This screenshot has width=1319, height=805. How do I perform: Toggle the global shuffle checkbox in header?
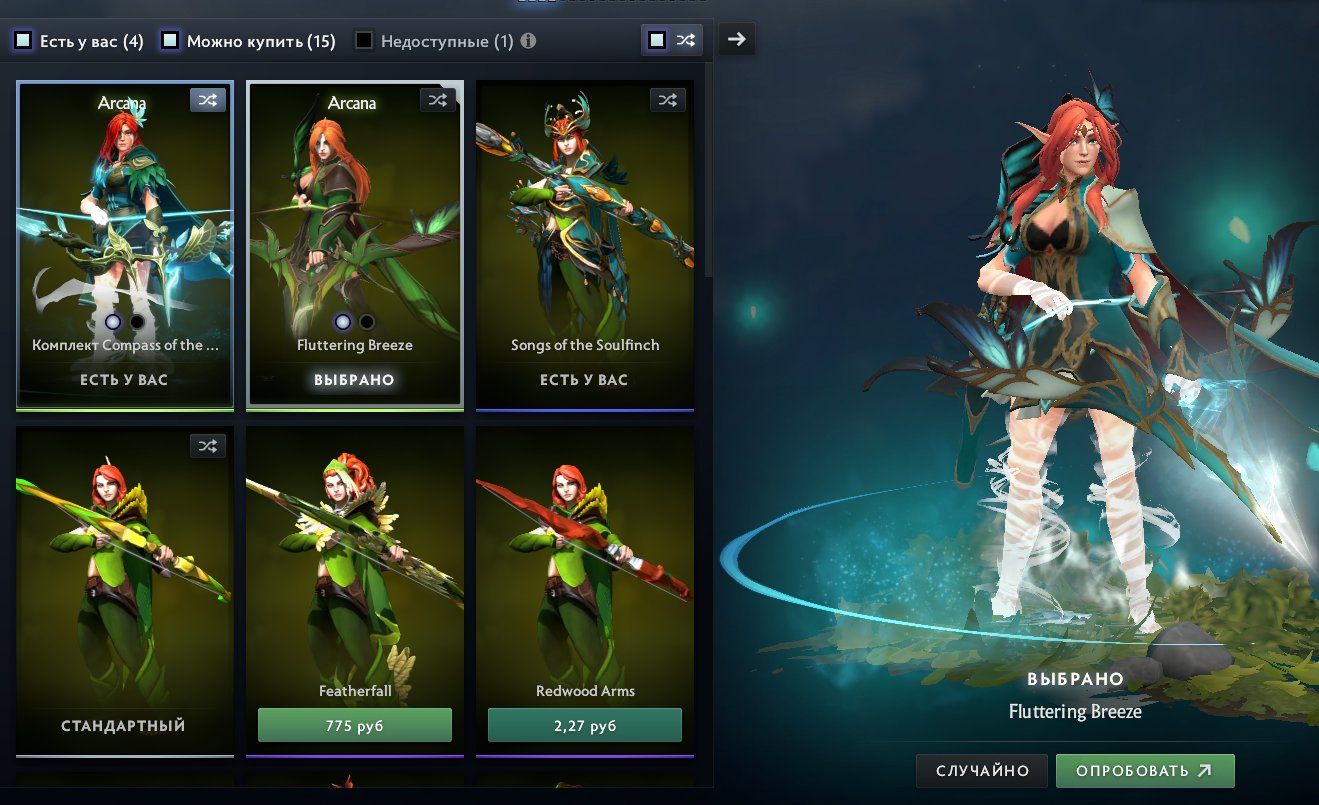click(657, 40)
